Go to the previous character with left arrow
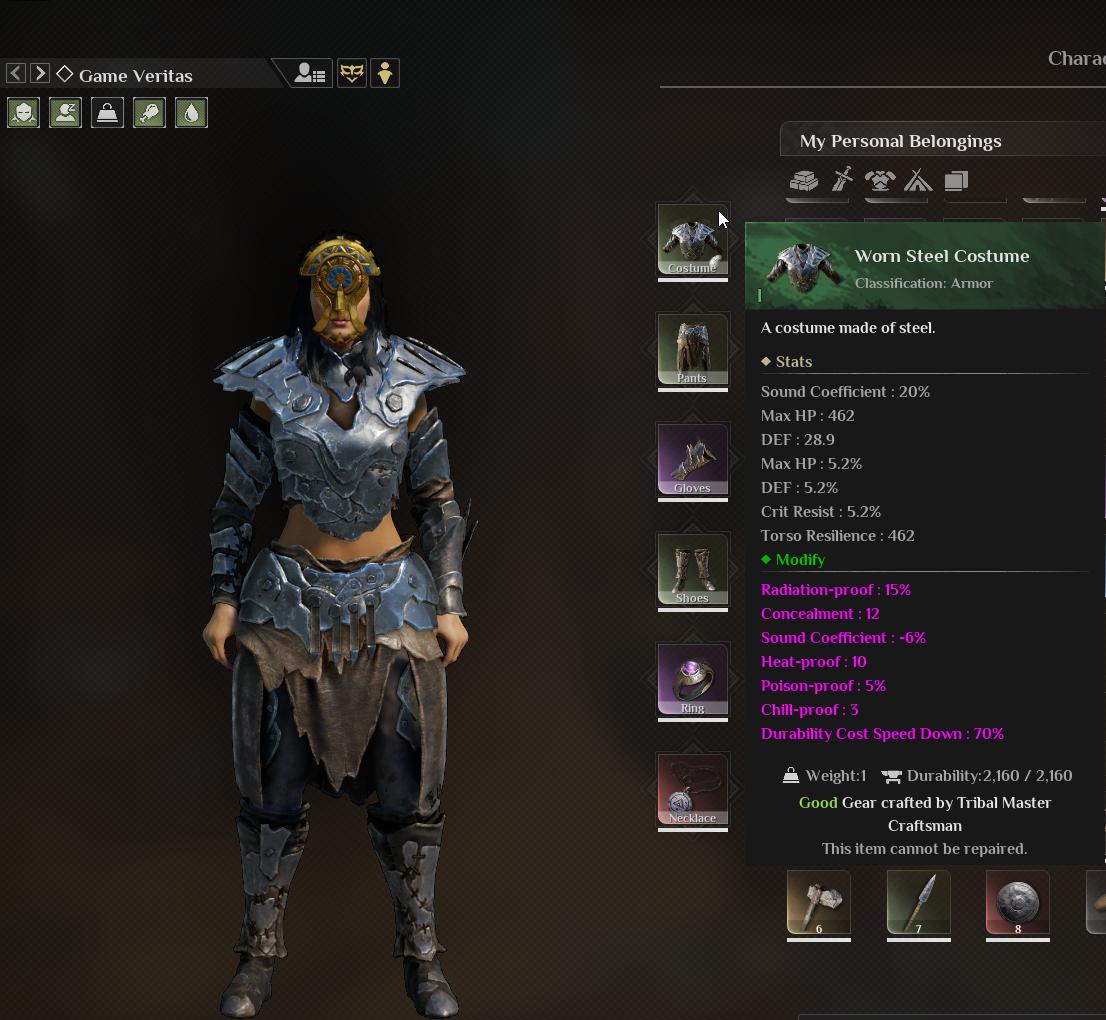 [16, 73]
